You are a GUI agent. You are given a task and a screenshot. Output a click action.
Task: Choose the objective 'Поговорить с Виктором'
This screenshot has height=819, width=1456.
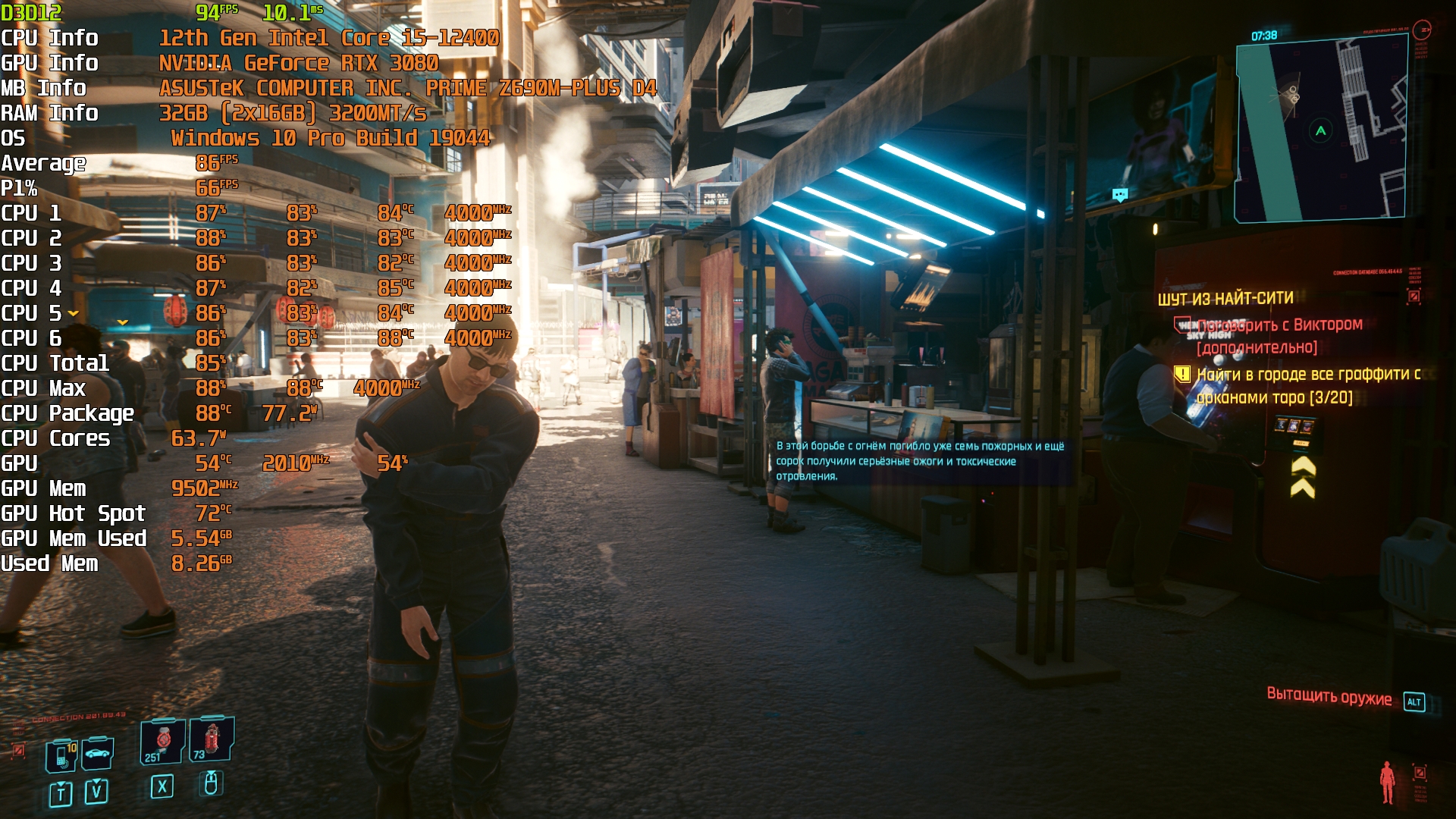tap(1279, 325)
